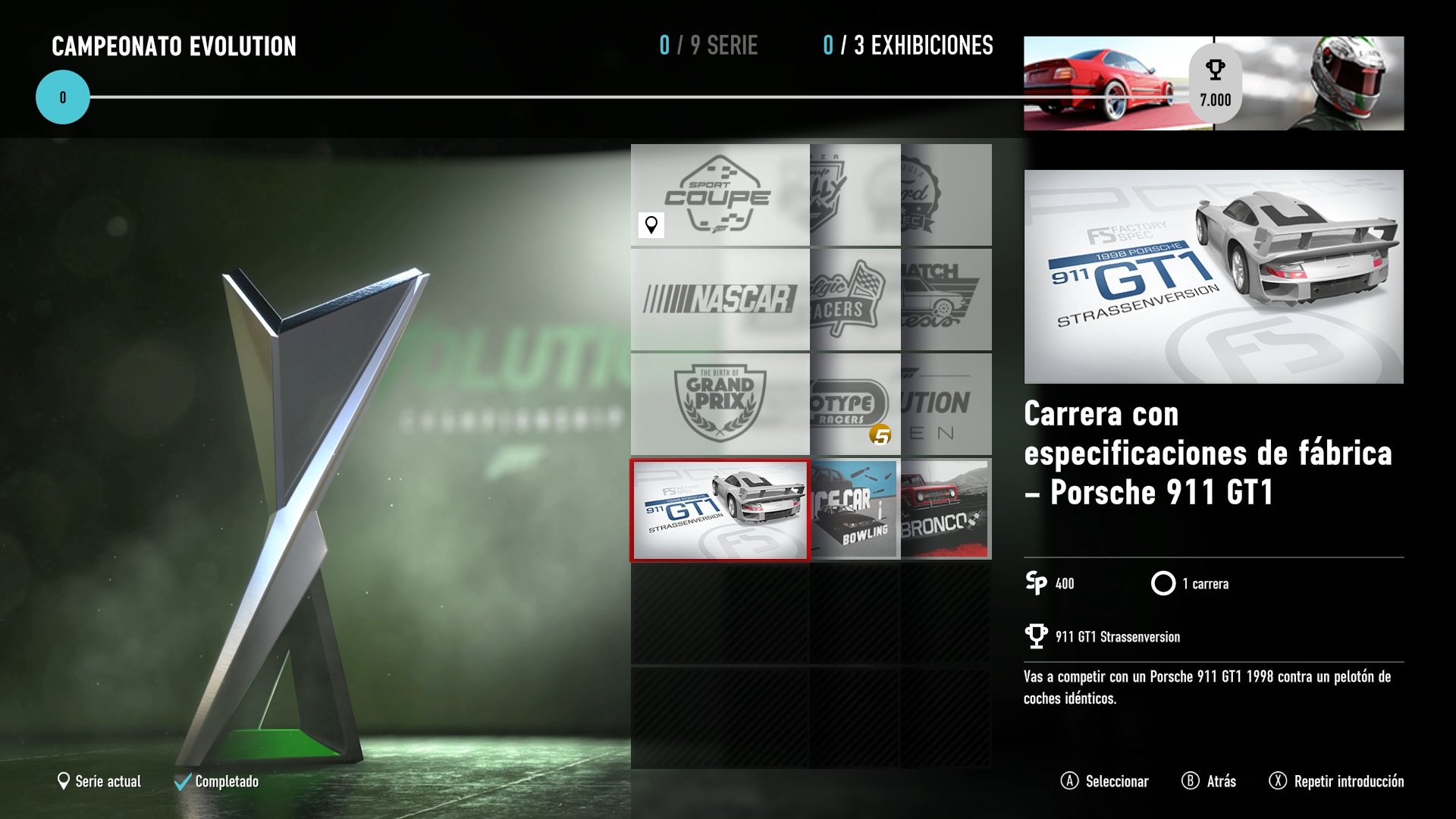Click the Ford Spec series badge
The height and width of the screenshot is (819, 1456).
pos(946,194)
